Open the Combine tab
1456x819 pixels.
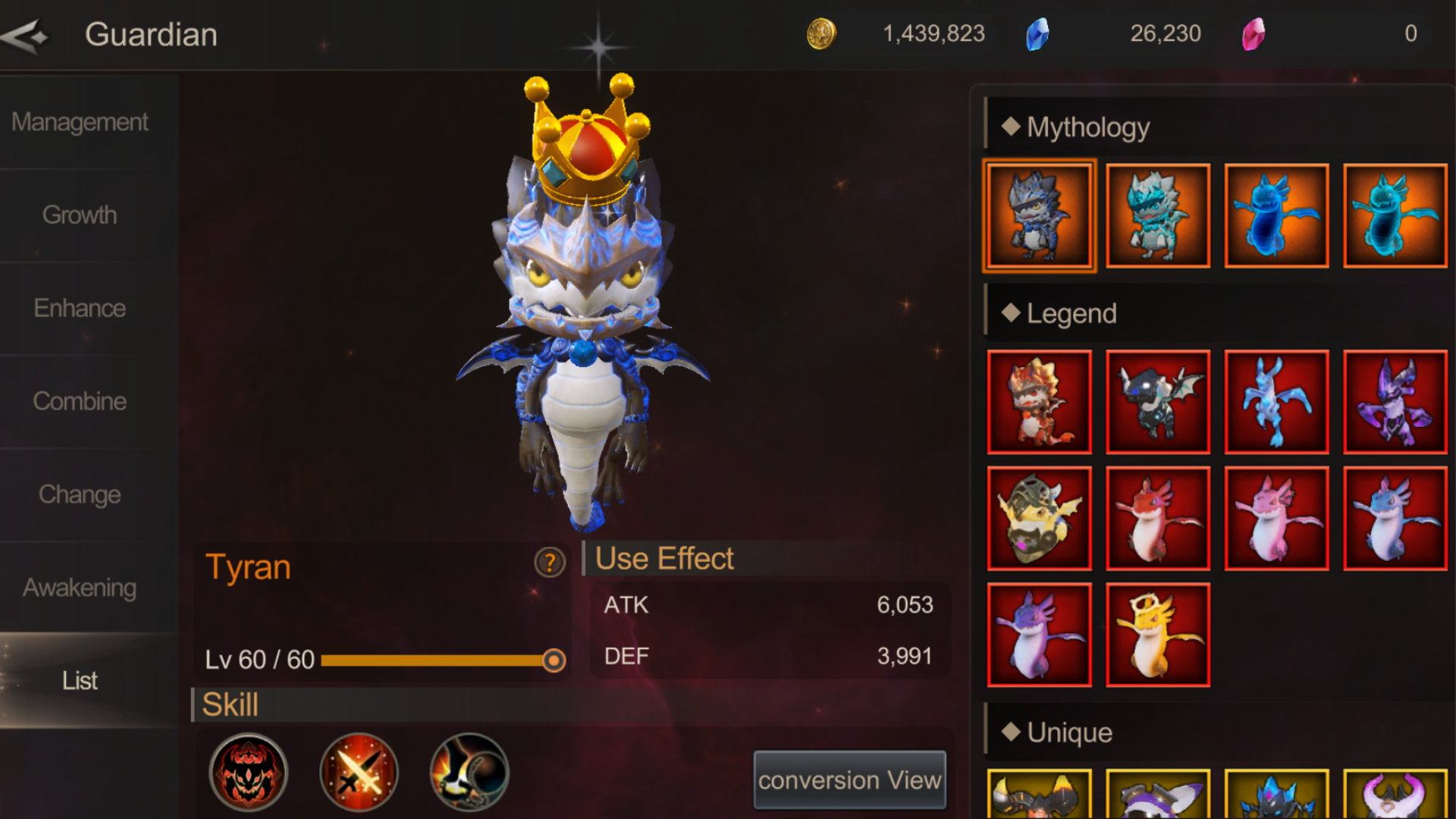pos(80,402)
